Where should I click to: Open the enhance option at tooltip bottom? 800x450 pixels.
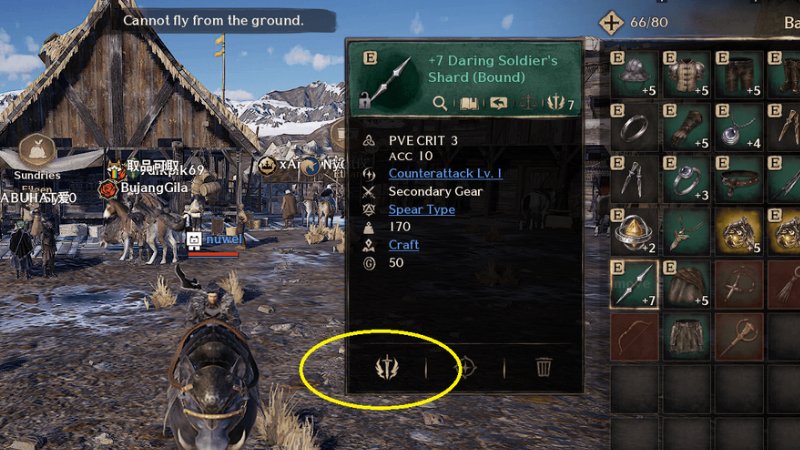(x=386, y=367)
